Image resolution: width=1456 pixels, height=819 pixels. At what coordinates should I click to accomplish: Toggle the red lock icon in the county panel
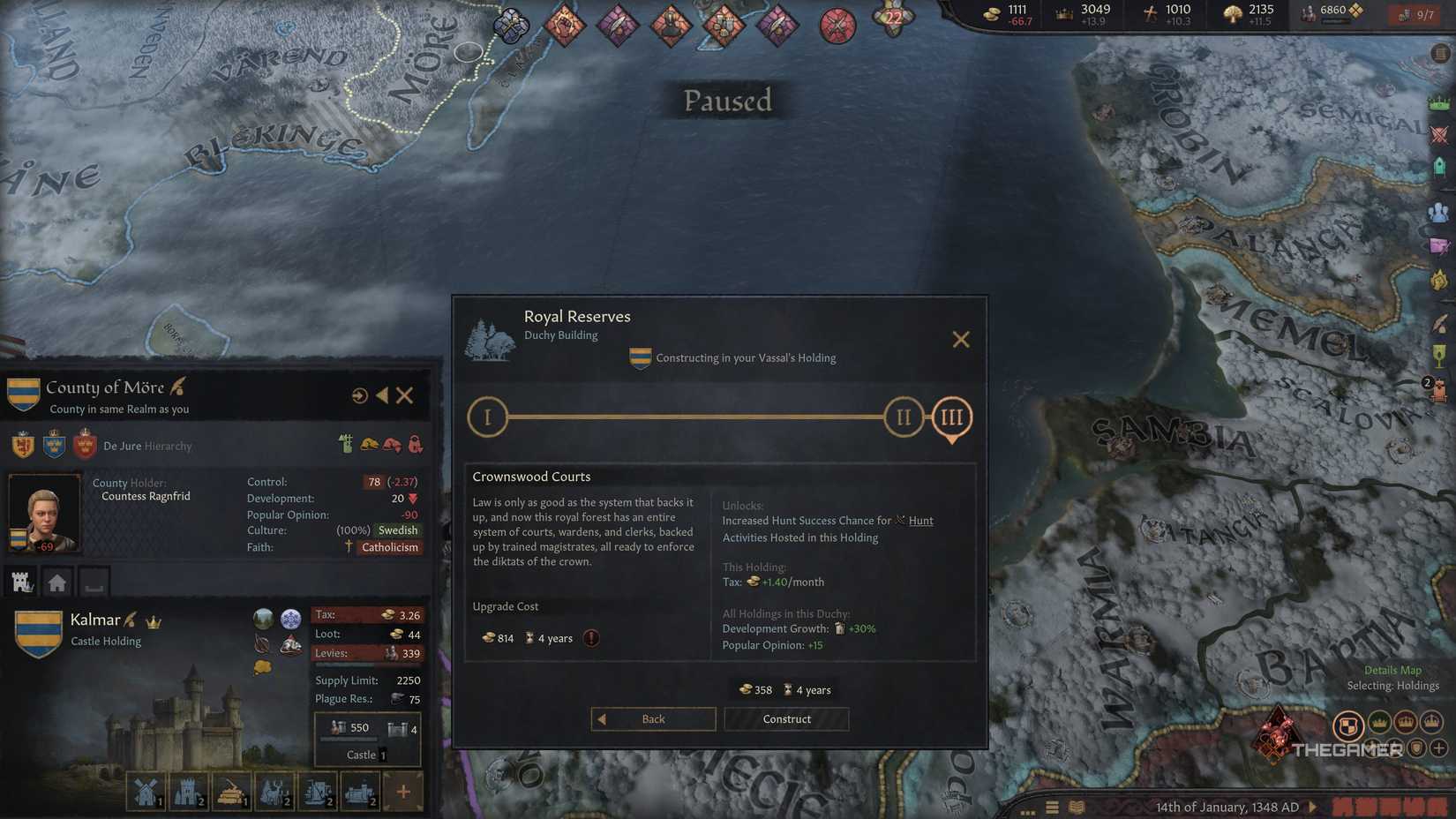tap(415, 446)
